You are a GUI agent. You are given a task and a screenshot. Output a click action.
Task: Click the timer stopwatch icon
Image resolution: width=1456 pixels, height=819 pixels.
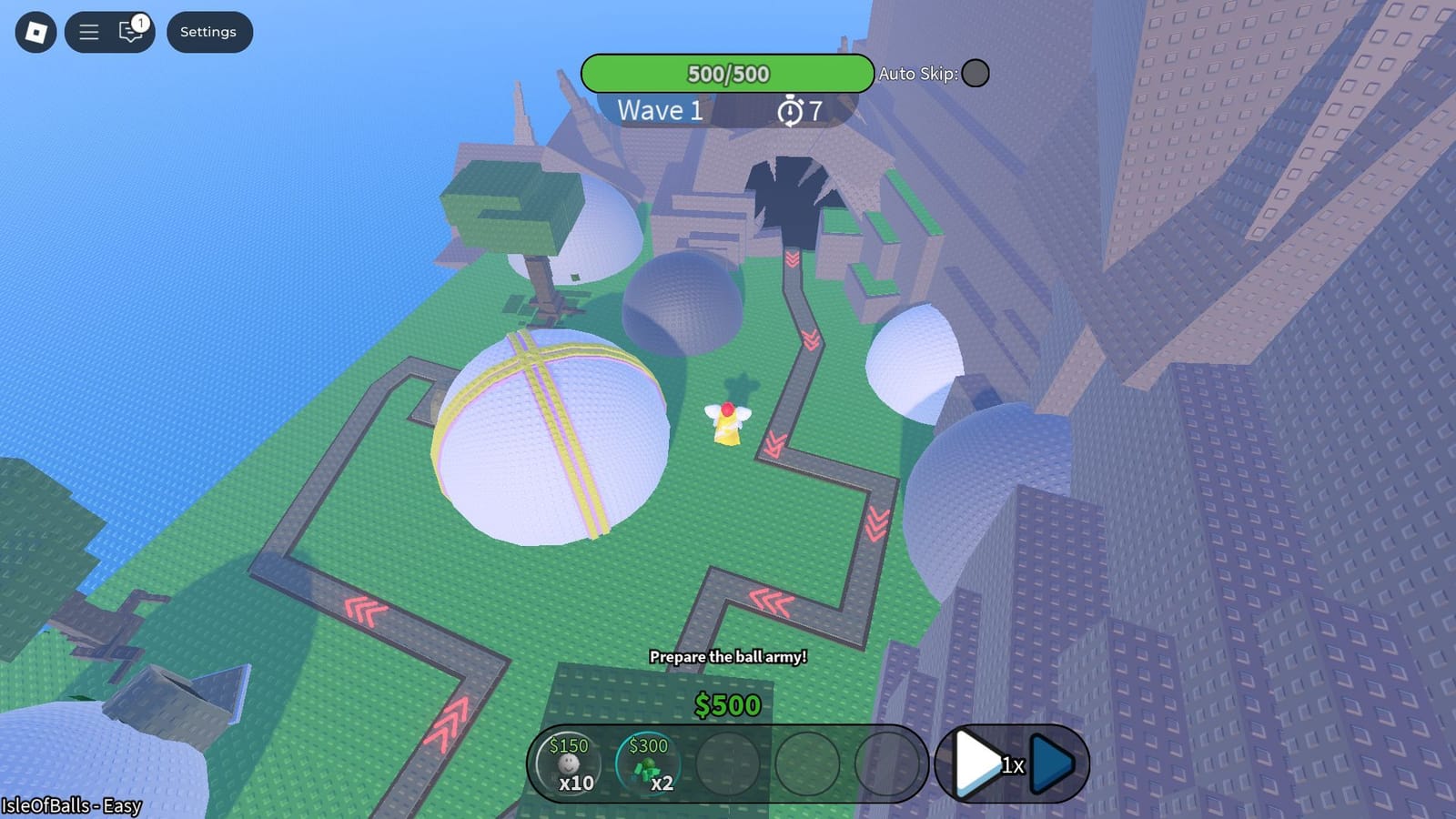click(788, 110)
